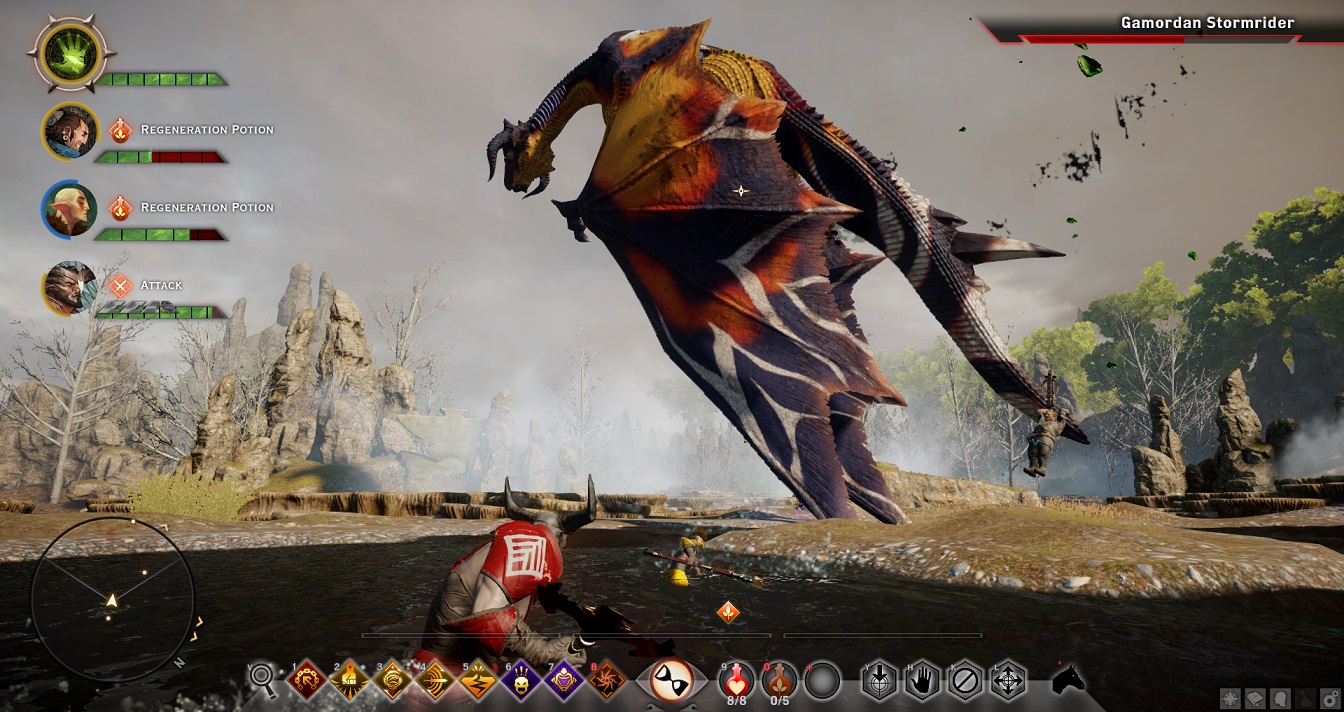Trigger the gold ability in slot 3
The image size is (1344, 712).
coord(392,680)
